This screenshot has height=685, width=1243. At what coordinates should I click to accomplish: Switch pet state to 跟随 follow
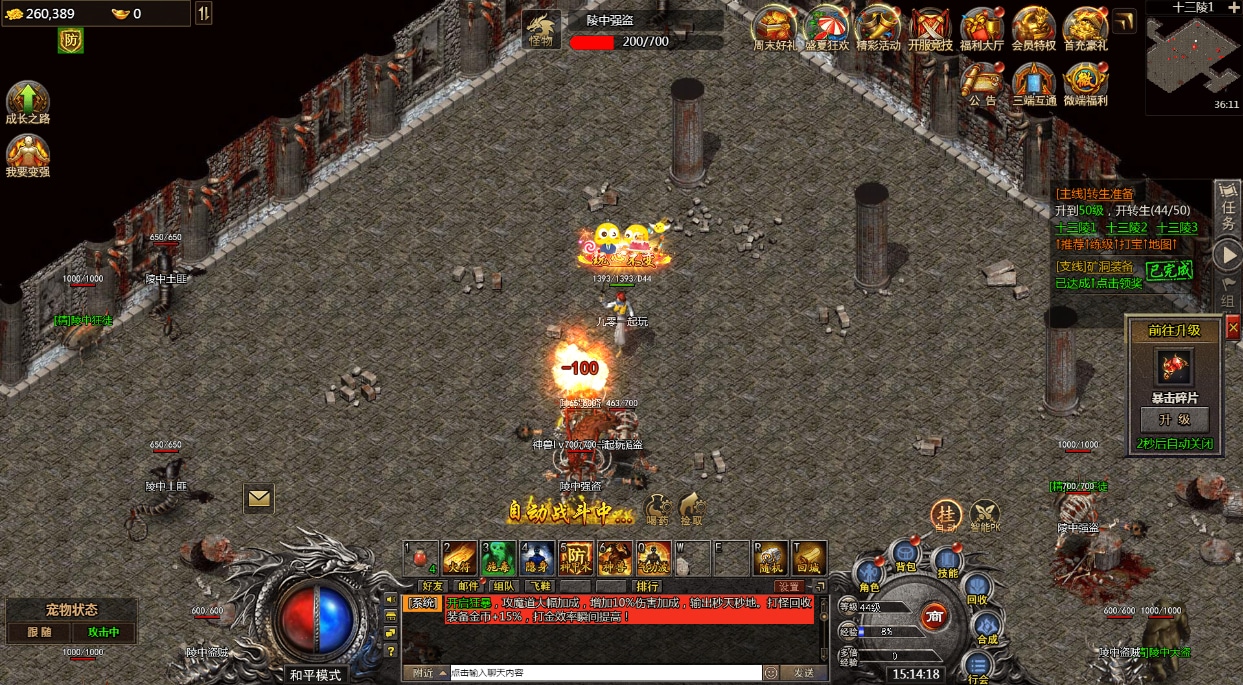coord(40,632)
